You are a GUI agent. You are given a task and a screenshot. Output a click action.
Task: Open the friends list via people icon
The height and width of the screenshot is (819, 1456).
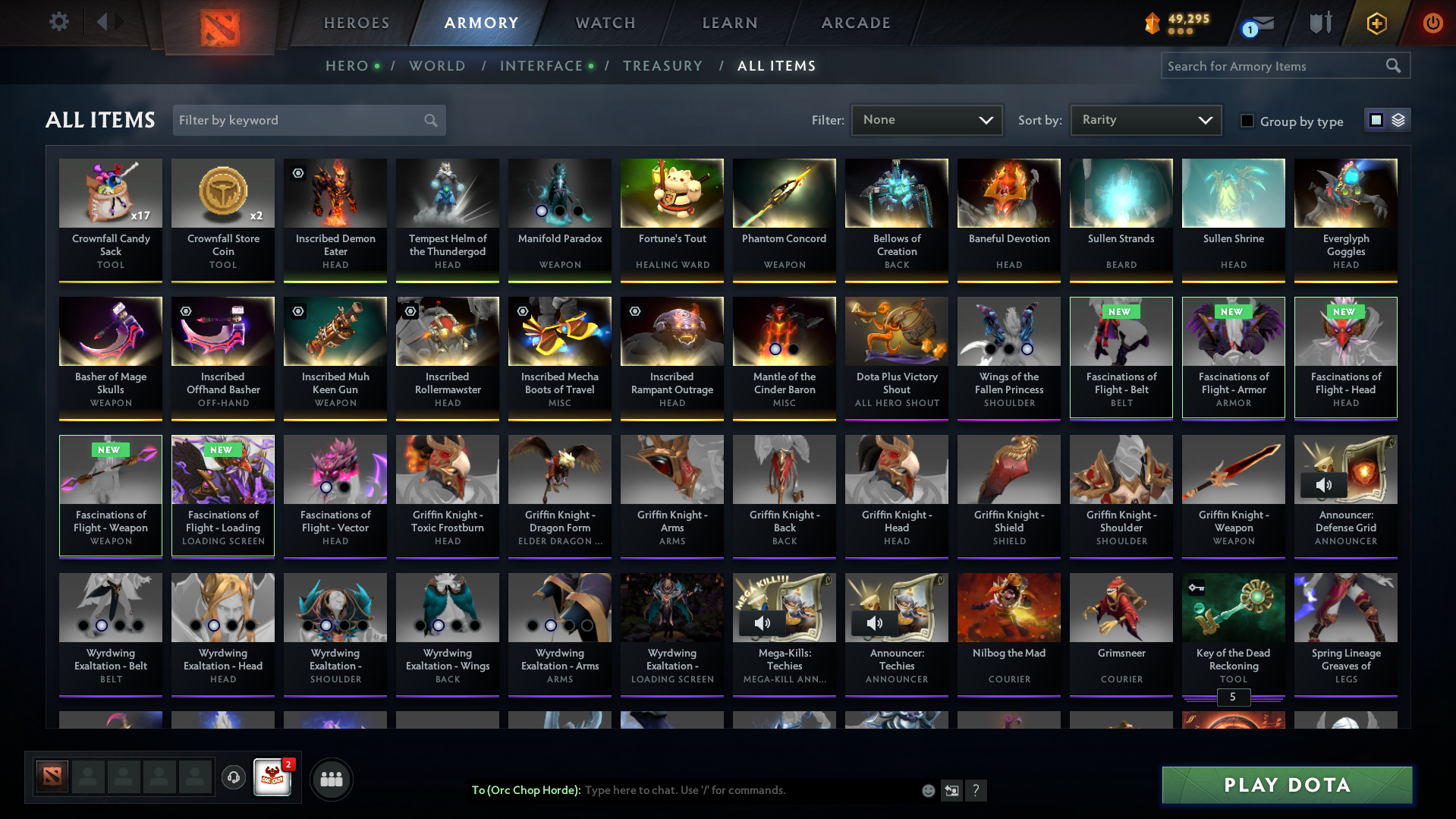331,778
